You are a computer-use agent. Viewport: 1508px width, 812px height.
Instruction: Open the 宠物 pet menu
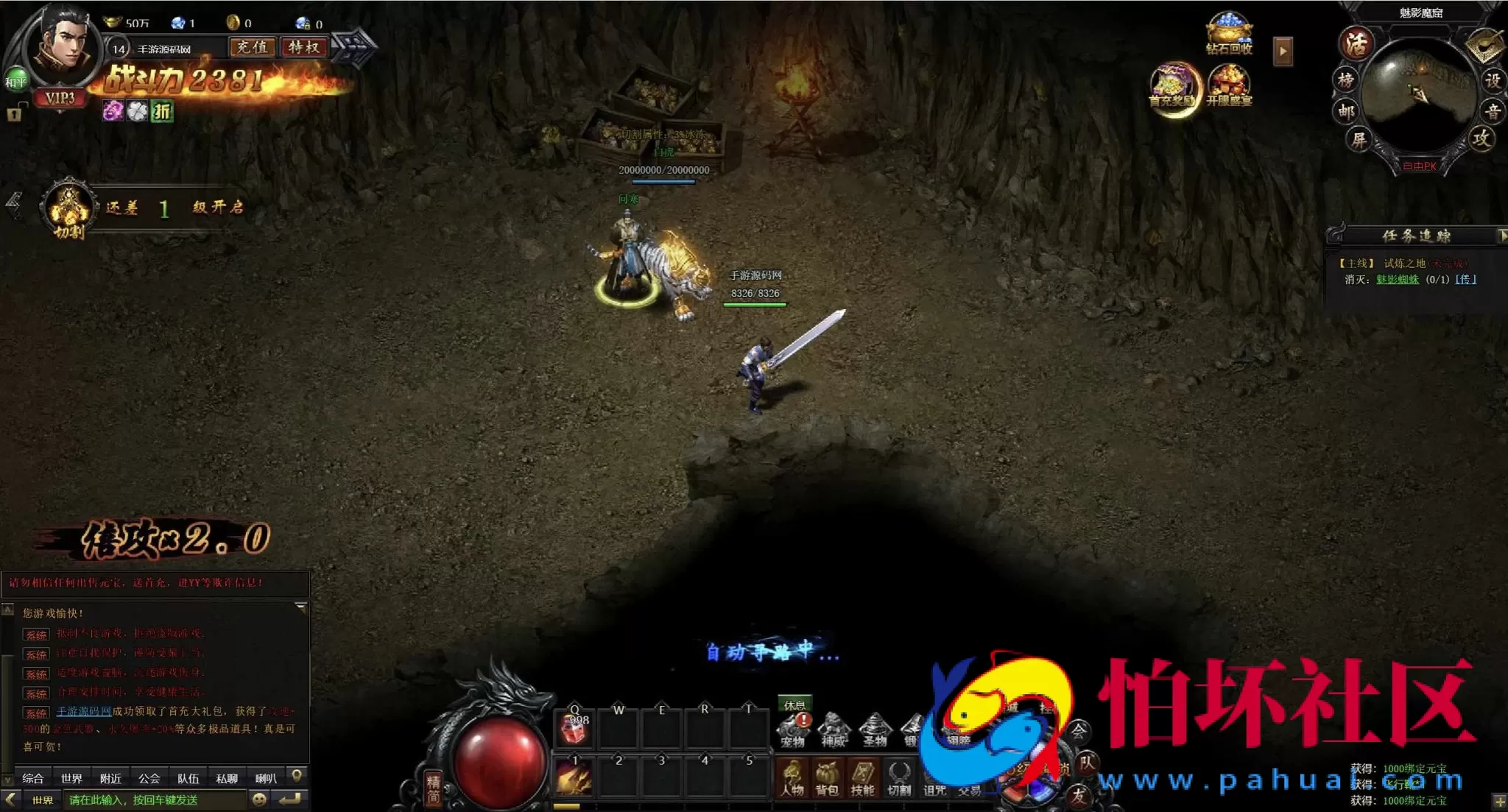(x=793, y=730)
